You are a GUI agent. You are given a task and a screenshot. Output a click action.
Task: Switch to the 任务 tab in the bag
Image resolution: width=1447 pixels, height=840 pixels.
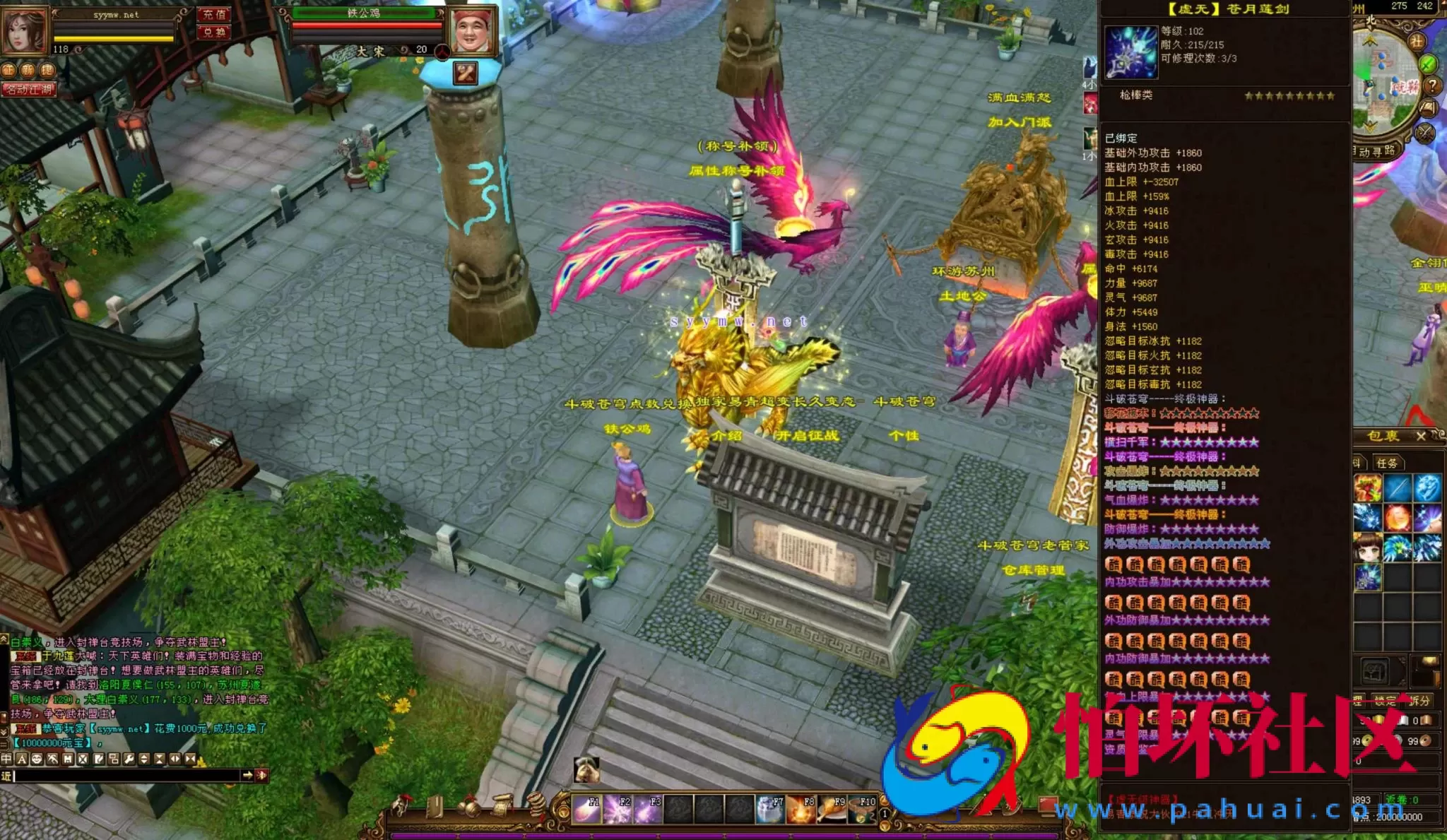point(1387,463)
